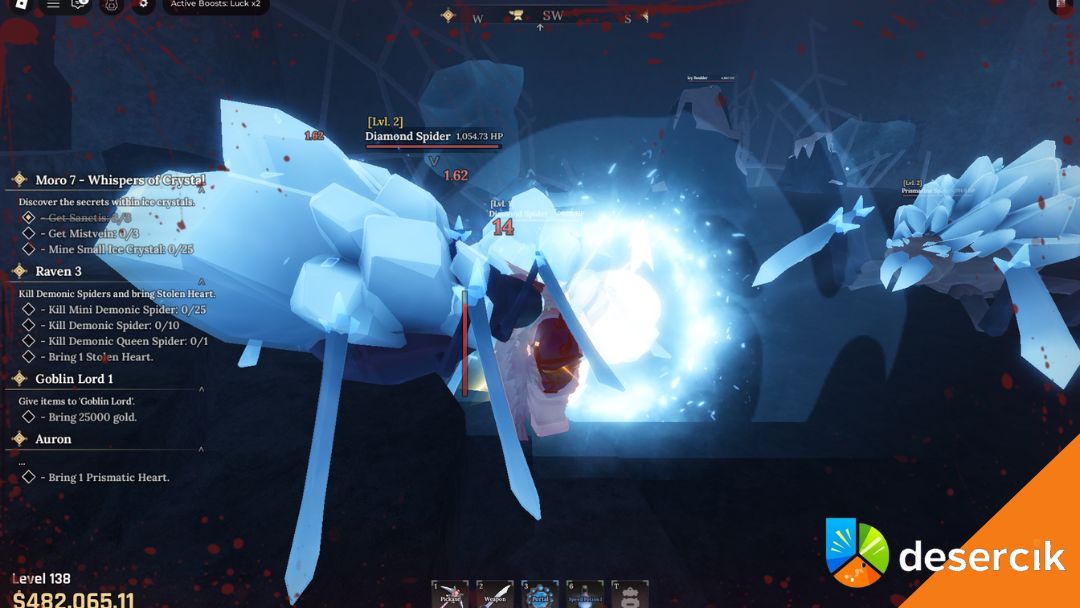This screenshot has width=1080, height=608.
Task: Collapse the Goblin Lord 1 quest arrow
Action: pyautogui.click(x=201, y=389)
